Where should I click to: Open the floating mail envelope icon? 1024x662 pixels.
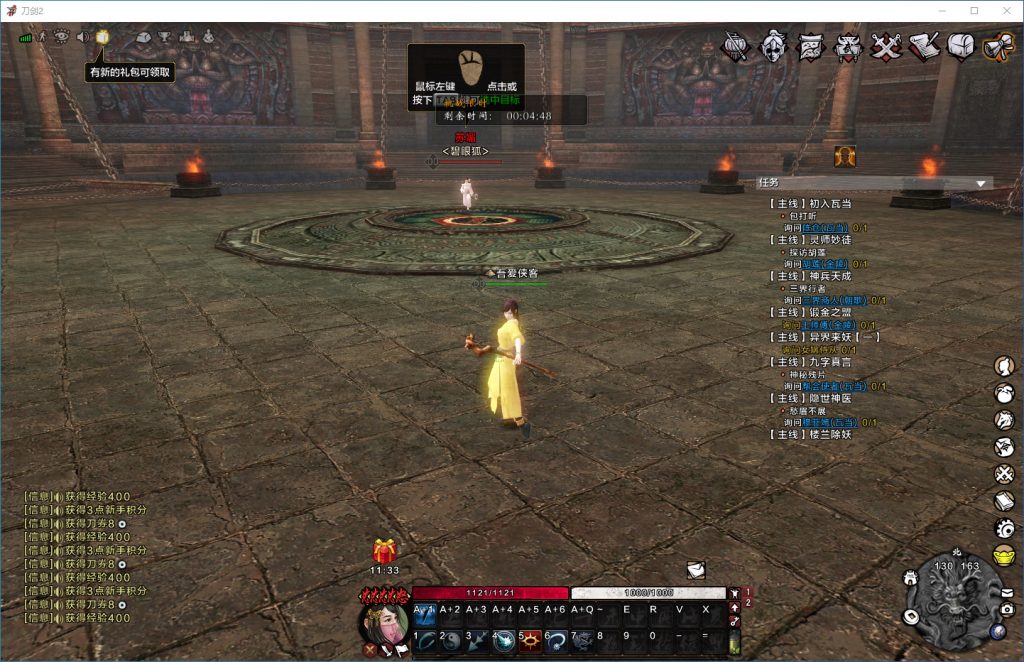tap(696, 569)
